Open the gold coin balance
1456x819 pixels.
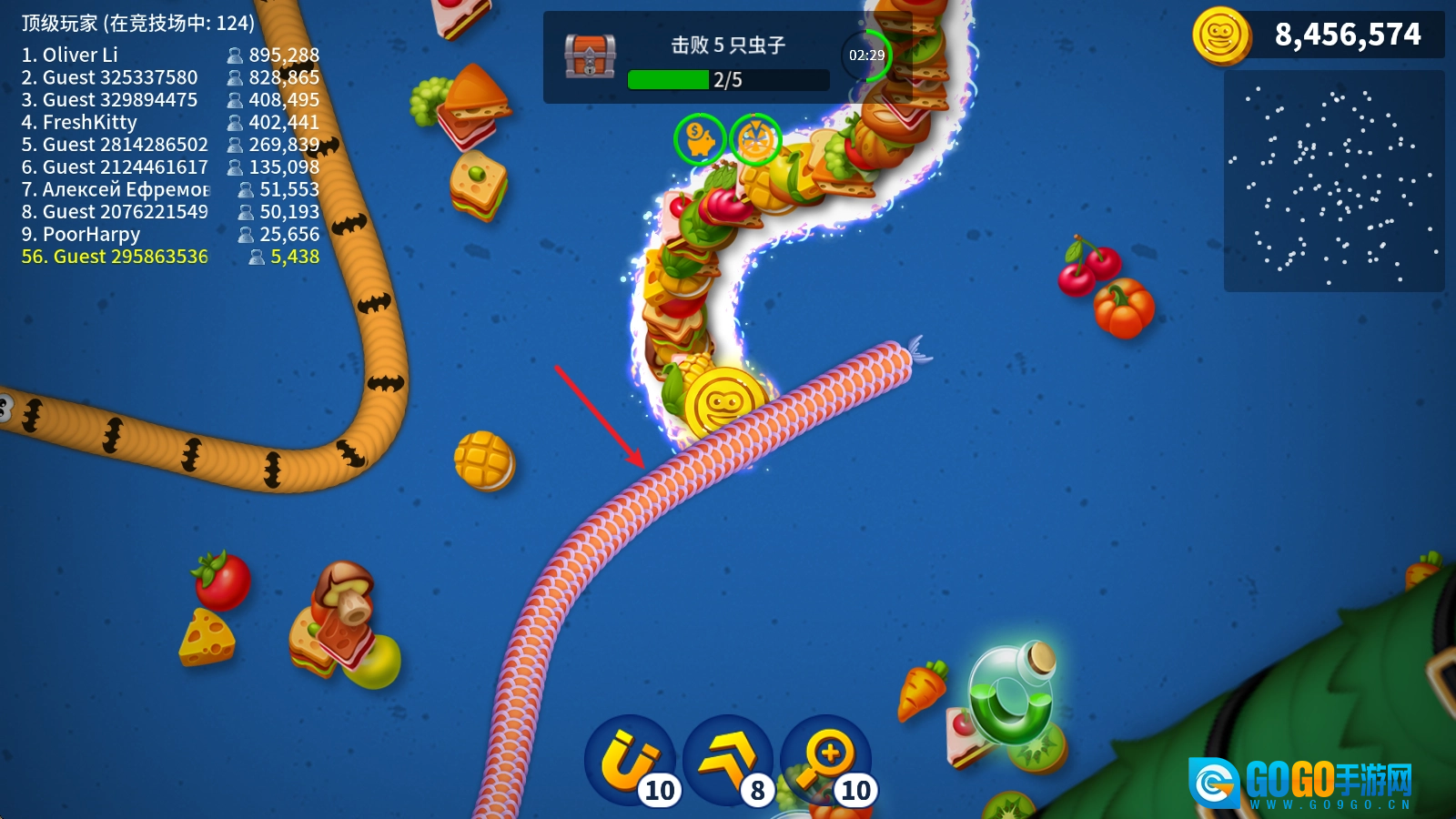[x=1318, y=35]
